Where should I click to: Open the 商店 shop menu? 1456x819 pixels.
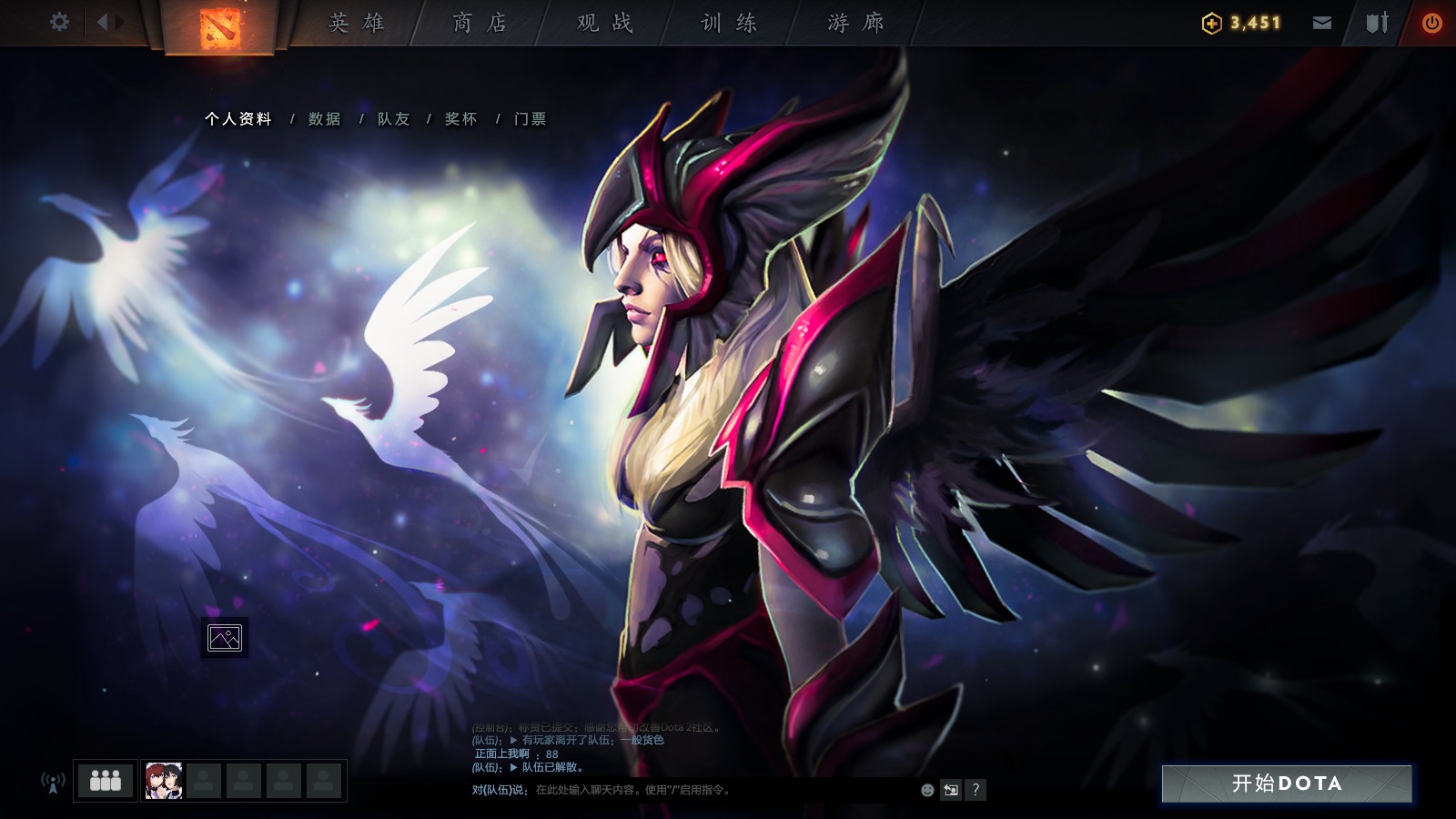click(480, 23)
